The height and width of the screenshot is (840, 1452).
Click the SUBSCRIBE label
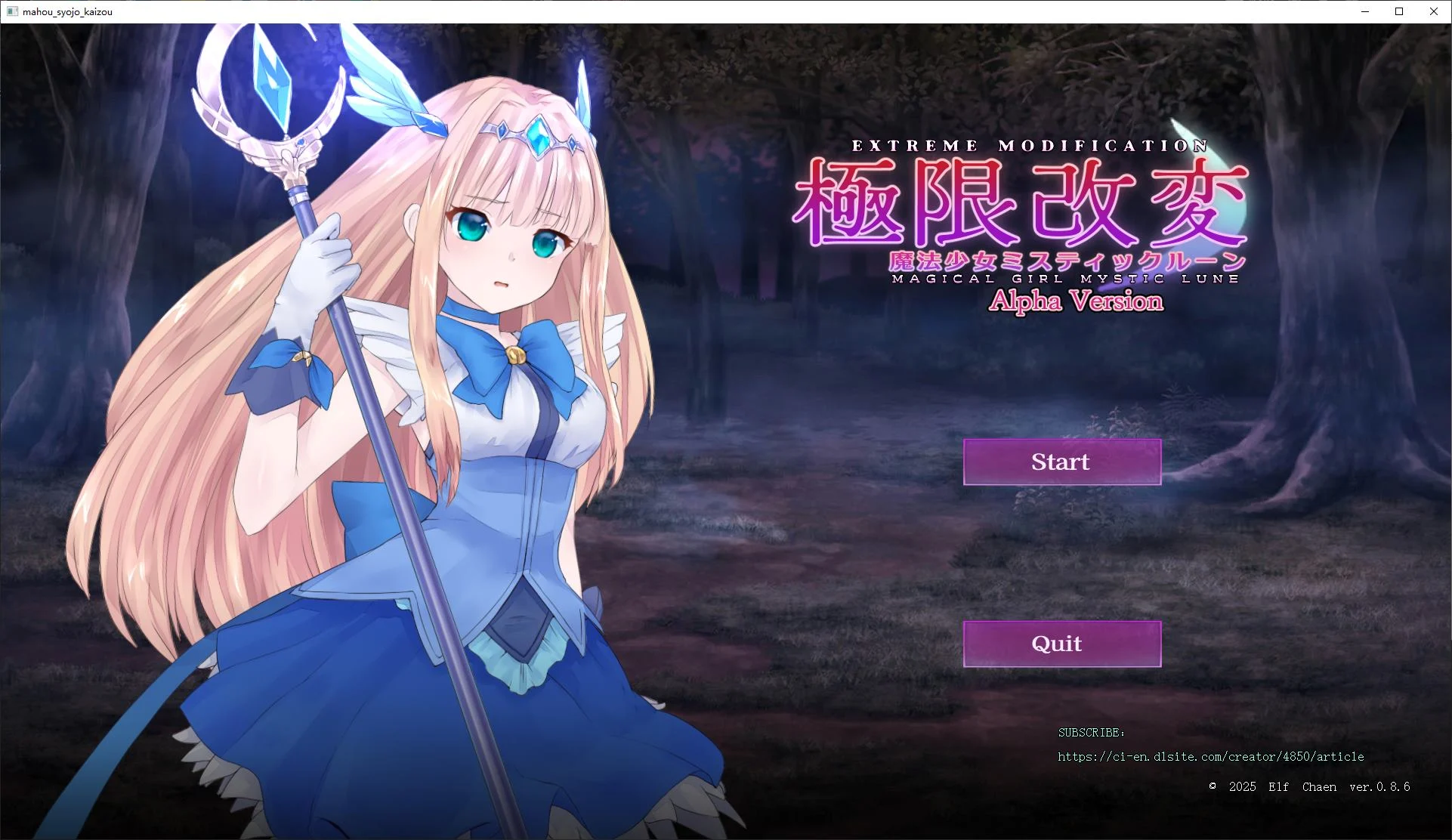coord(1090,731)
